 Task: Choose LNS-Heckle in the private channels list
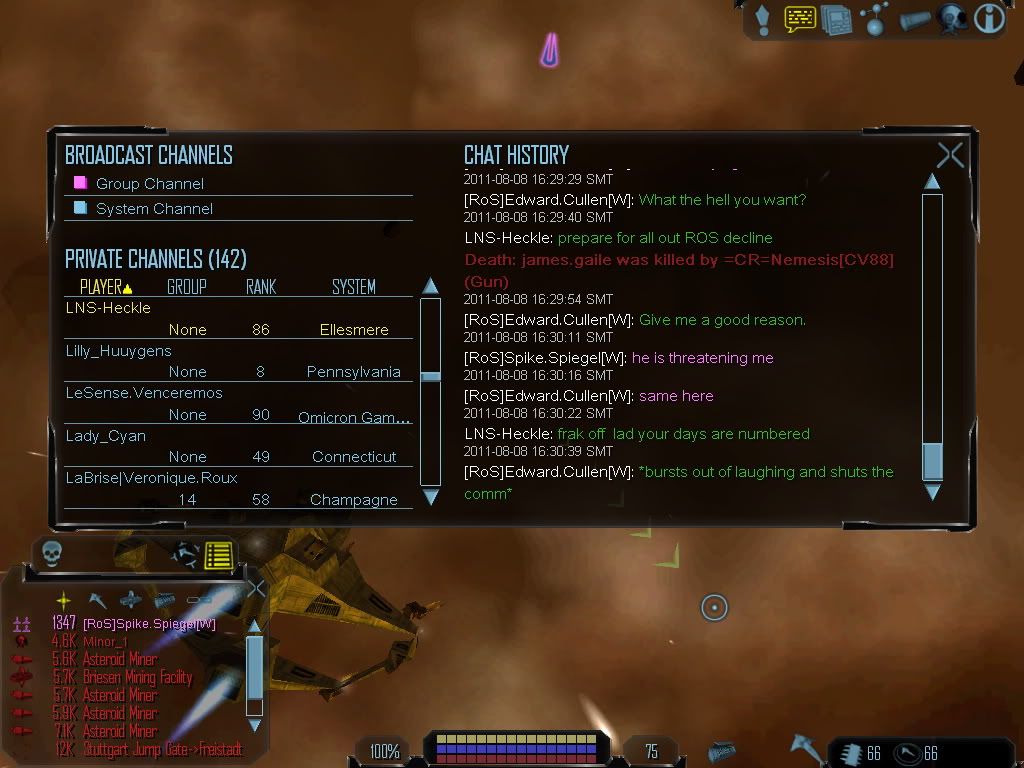coord(108,308)
